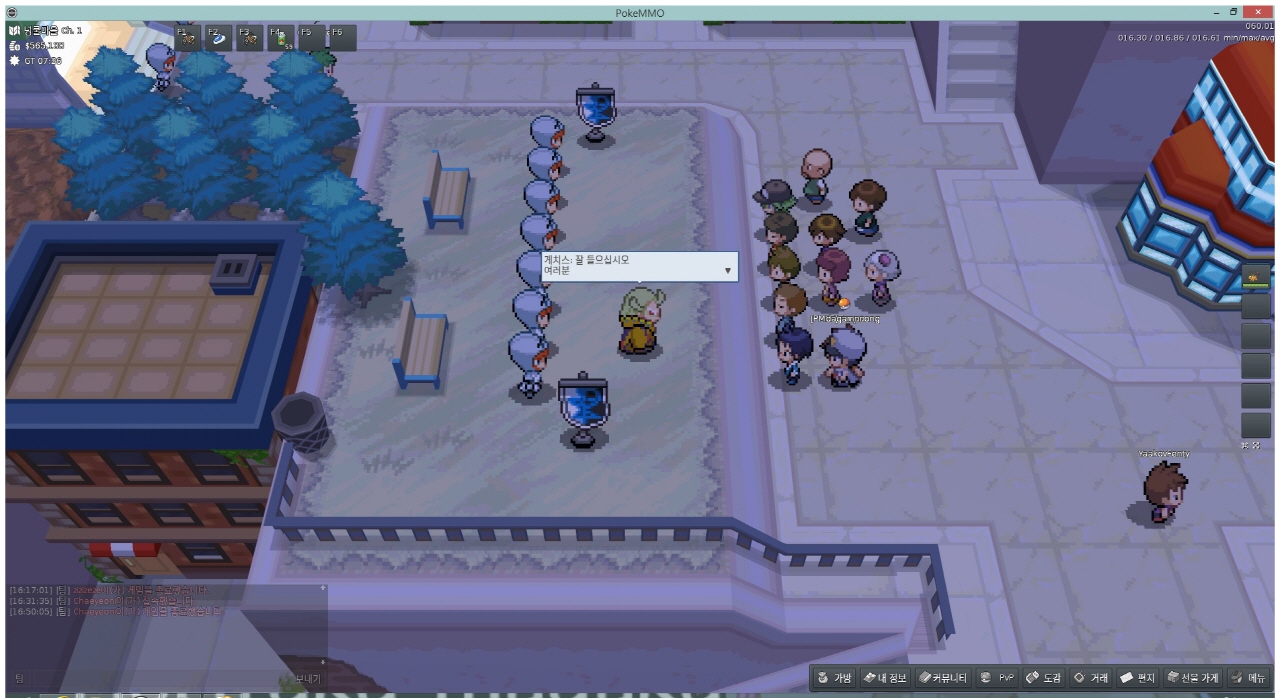
Task: Use the F1 hotbar item
Action: (188, 38)
